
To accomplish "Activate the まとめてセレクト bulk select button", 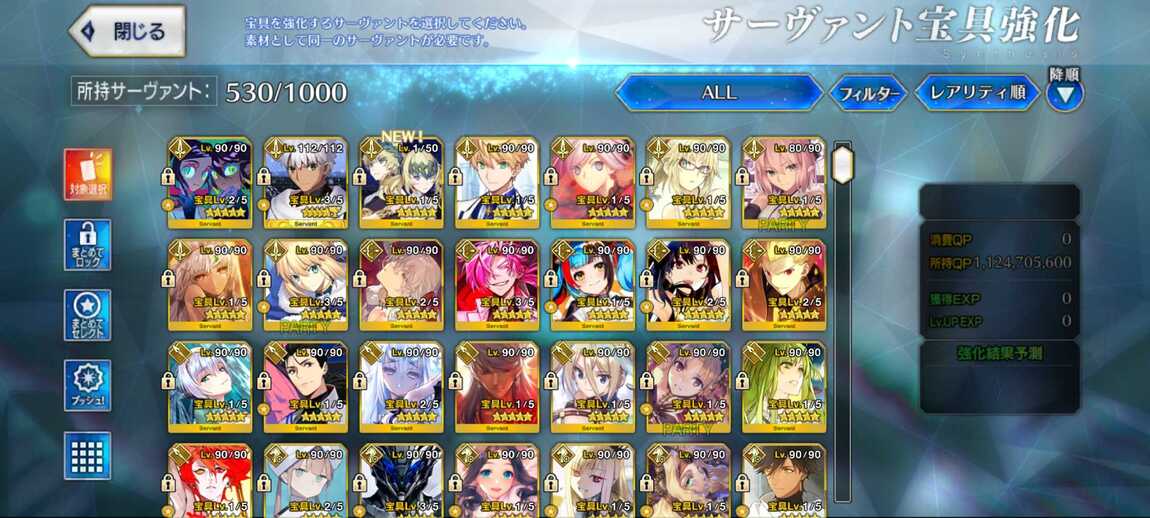I will [x=88, y=315].
